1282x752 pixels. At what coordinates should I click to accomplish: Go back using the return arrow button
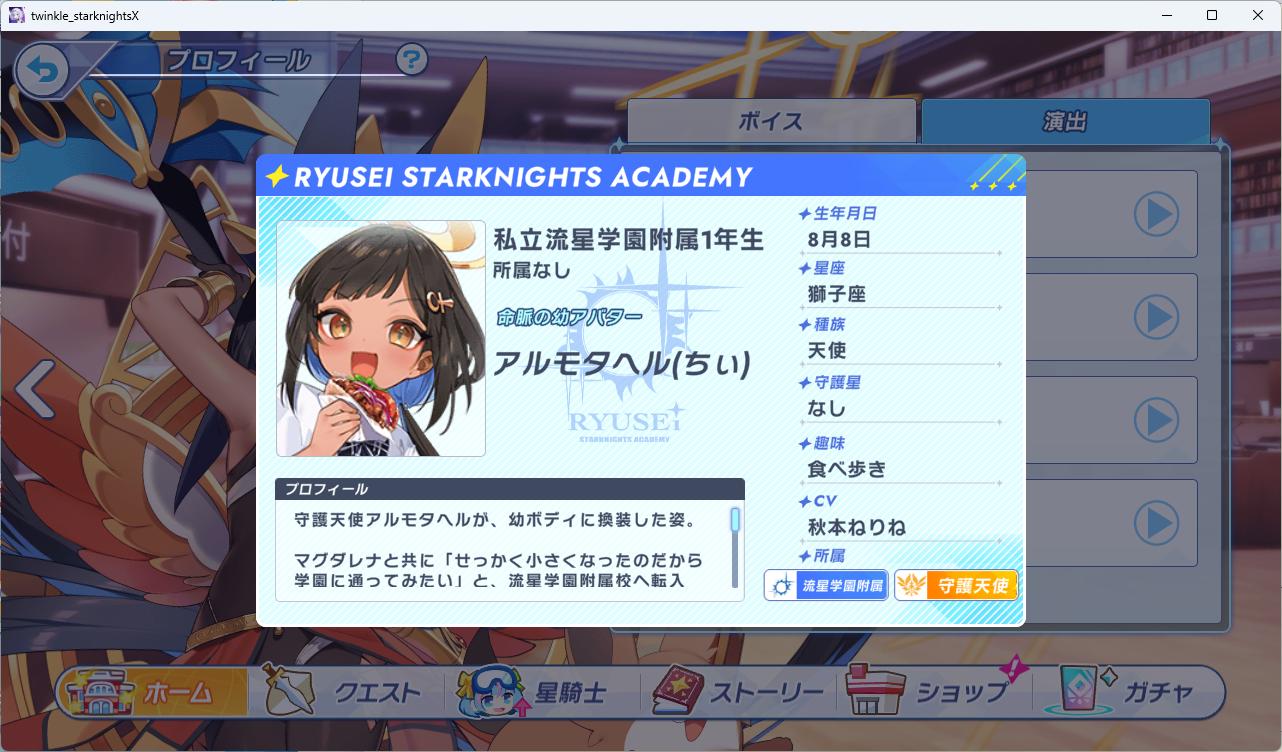pyautogui.click(x=42, y=70)
